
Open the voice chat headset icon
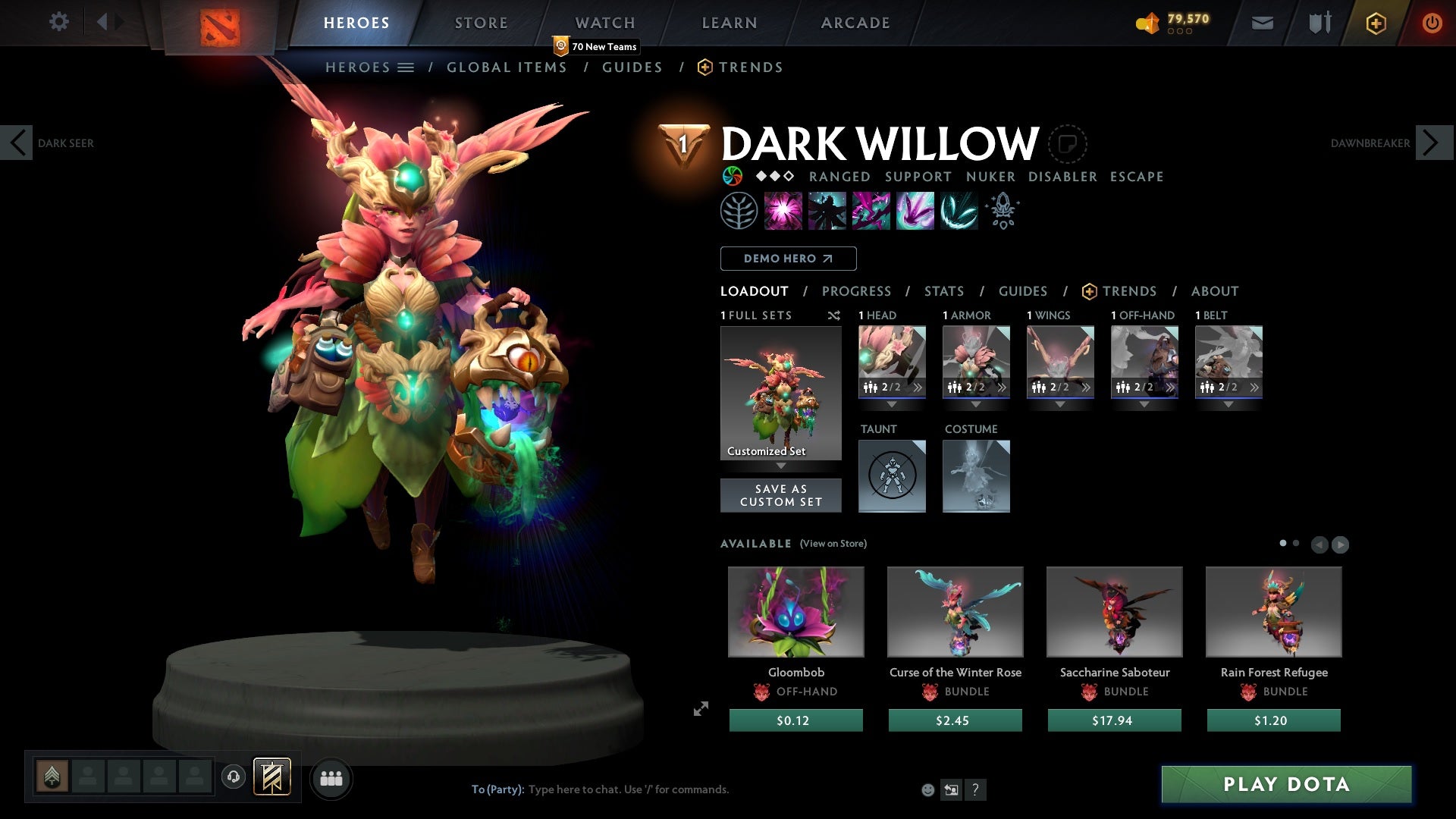pyautogui.click(x=233, y=777)
